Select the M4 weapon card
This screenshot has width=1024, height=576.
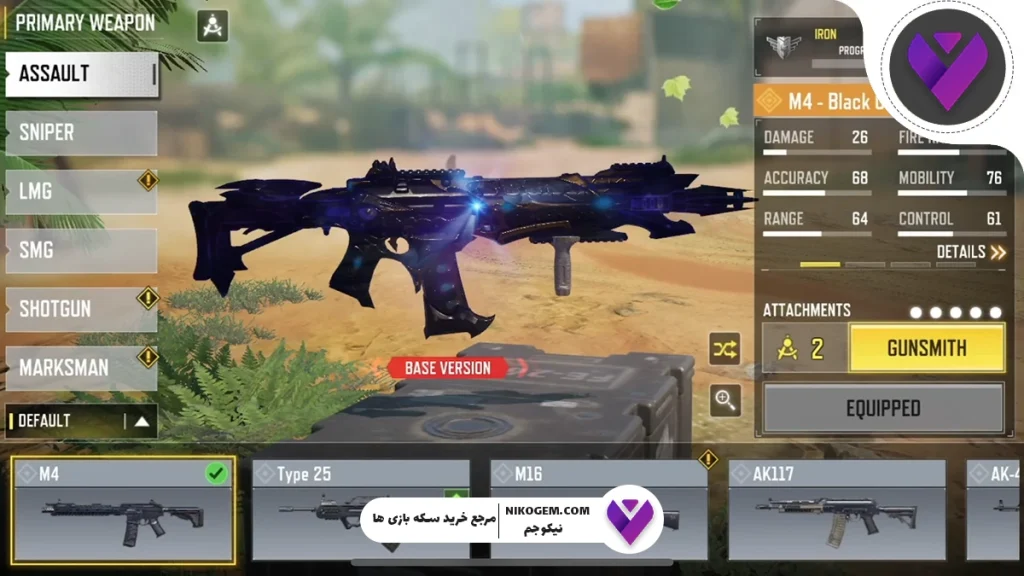(124, 509)
